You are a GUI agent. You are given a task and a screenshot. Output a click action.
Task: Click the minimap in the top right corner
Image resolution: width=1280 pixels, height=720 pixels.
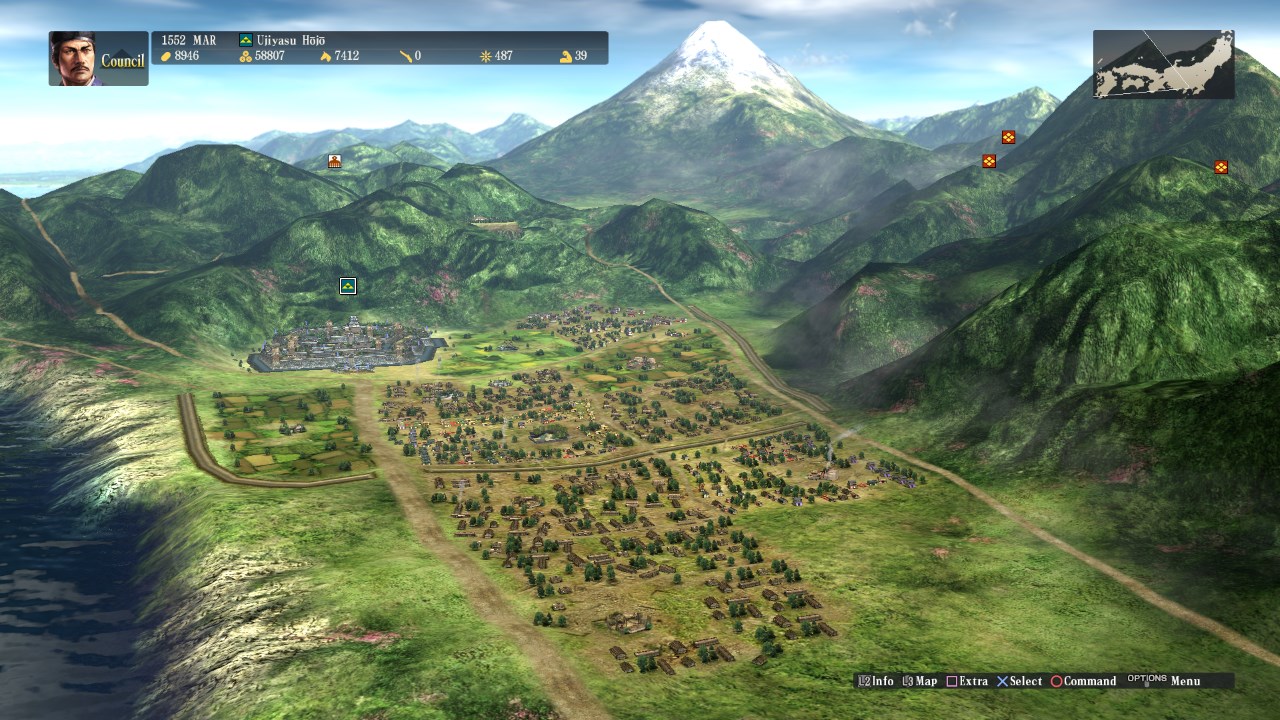[x=1163, y=63]
